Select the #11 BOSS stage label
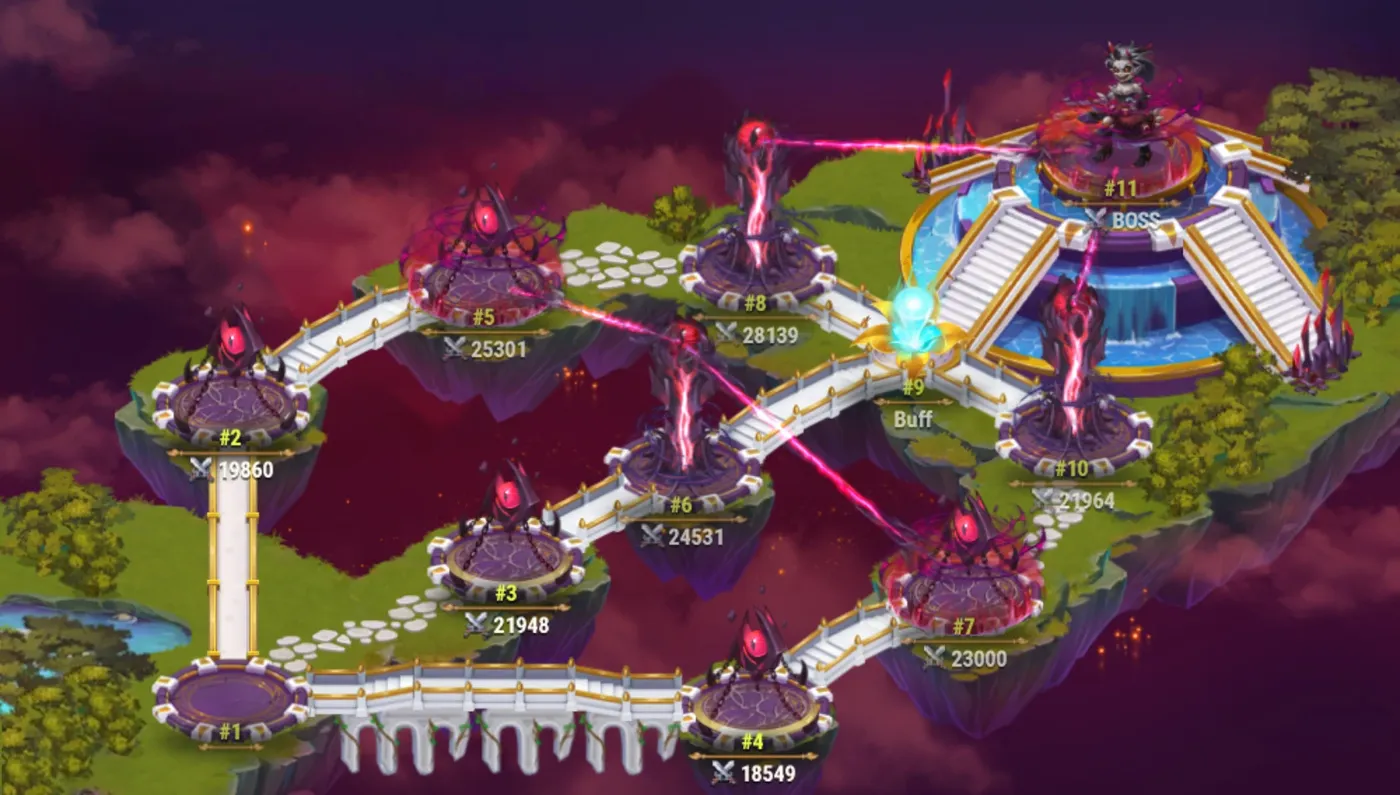 (x=1120, y=187)
